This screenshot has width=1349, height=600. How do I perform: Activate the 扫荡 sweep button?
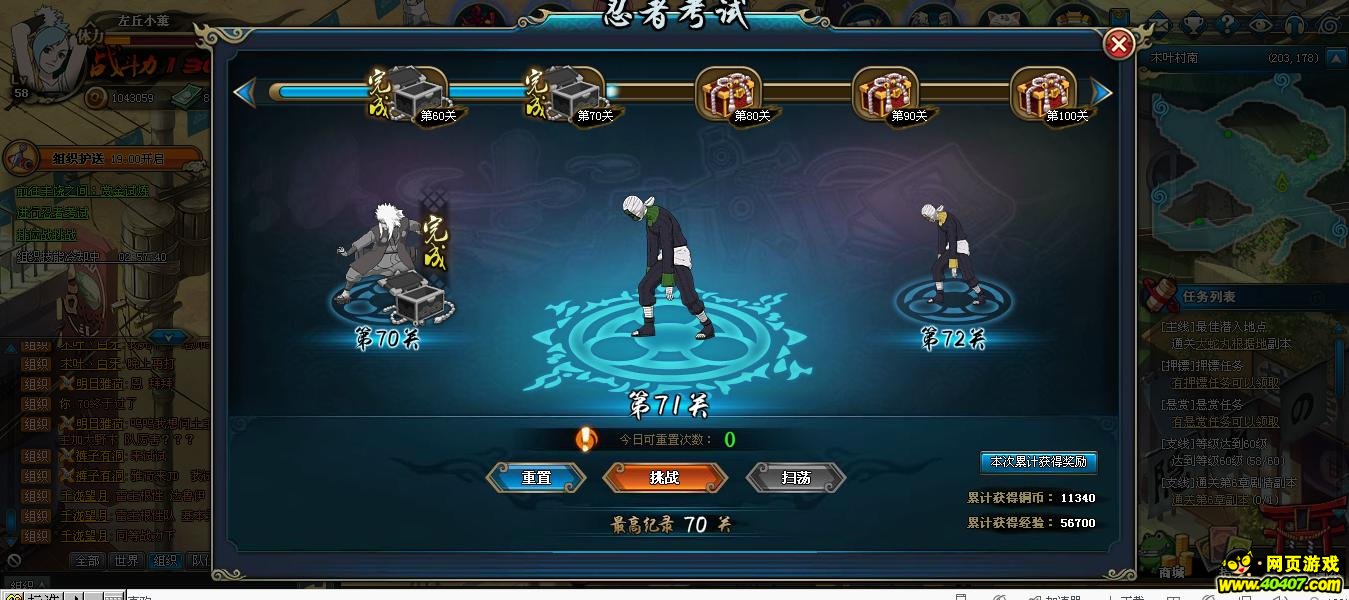(796, 478)
